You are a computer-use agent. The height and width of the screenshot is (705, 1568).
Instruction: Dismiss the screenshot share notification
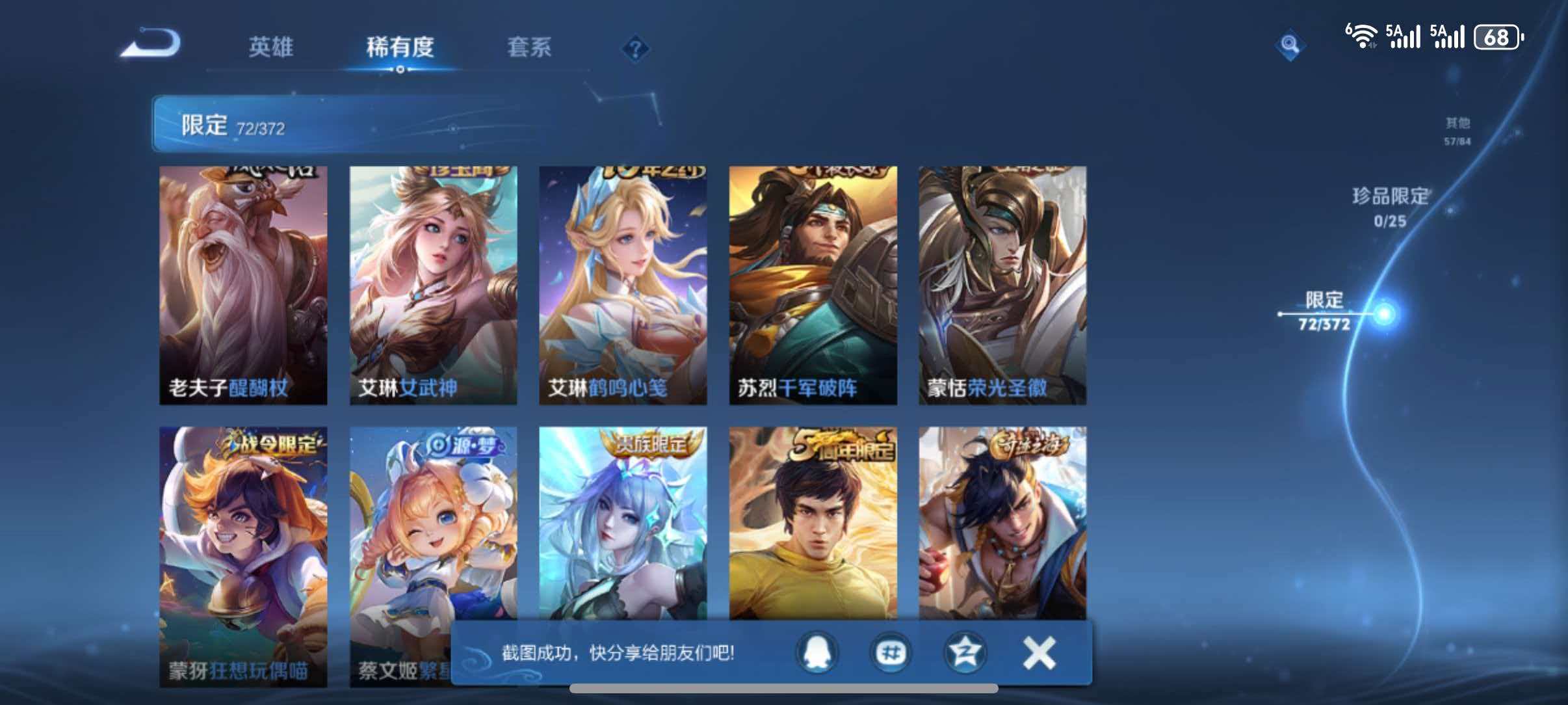point(1038,654)
